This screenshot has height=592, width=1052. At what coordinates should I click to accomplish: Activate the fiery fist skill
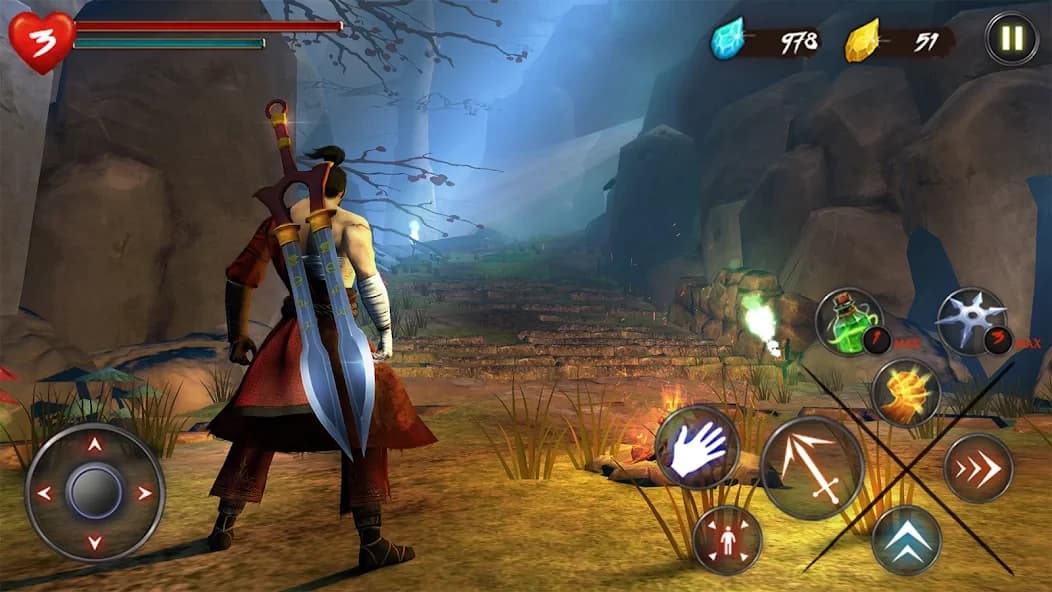click(904, 392)
